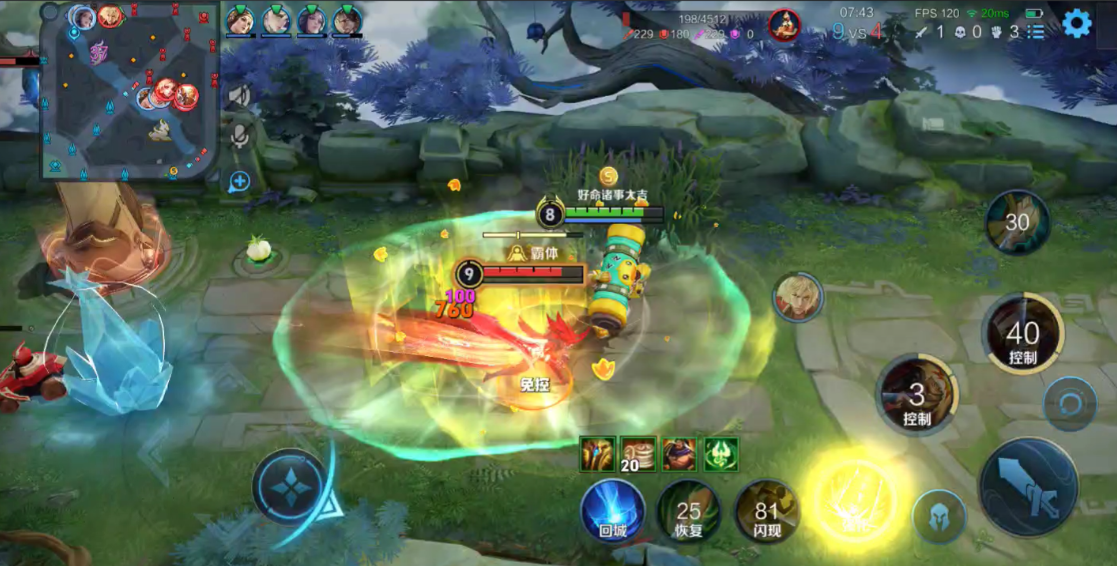This screenshot has width=1117, height=566.
Task: Use the top skill showing 30 cooldown
Action: pos(1017,223)
